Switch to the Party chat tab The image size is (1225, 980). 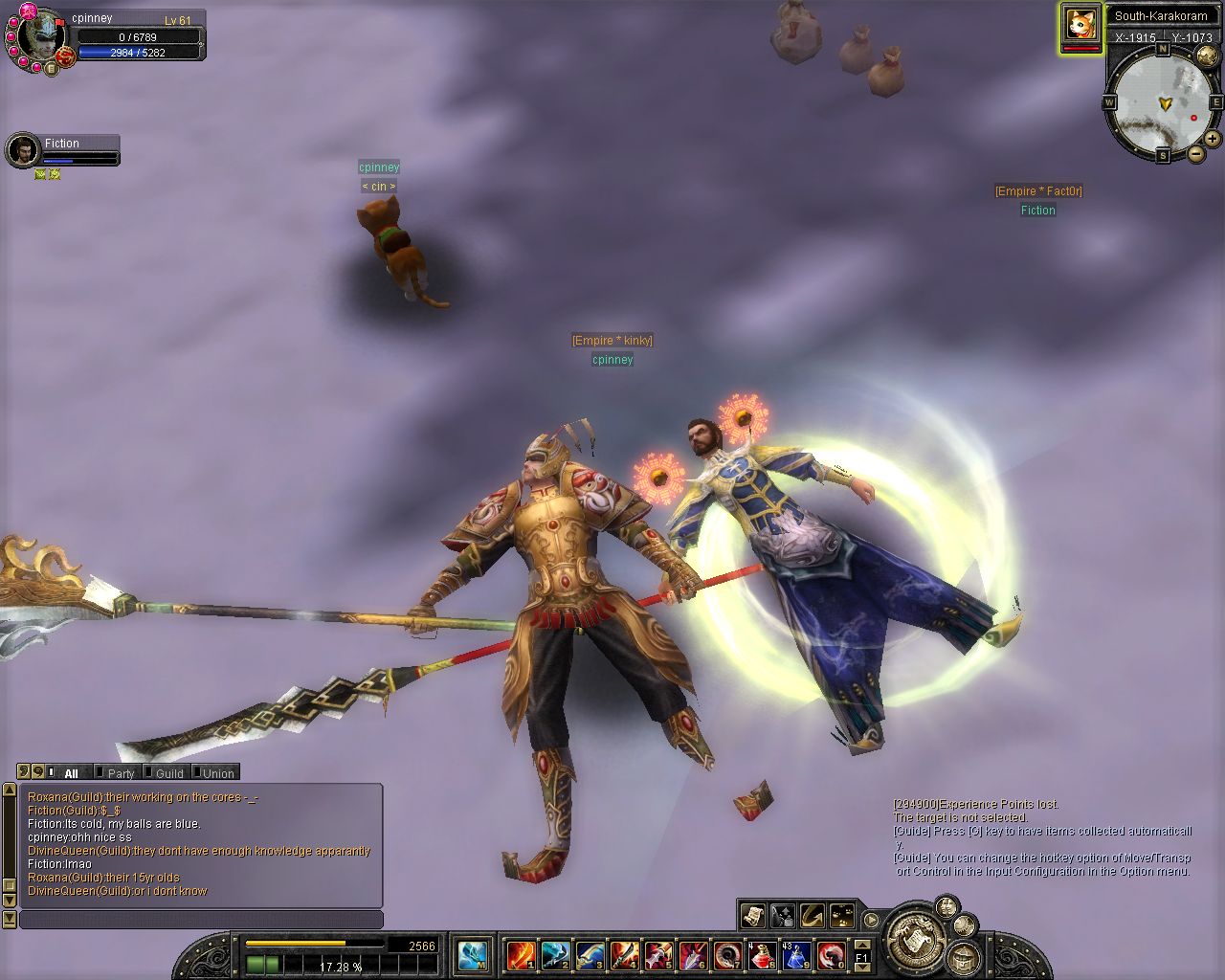click(120, 773)
